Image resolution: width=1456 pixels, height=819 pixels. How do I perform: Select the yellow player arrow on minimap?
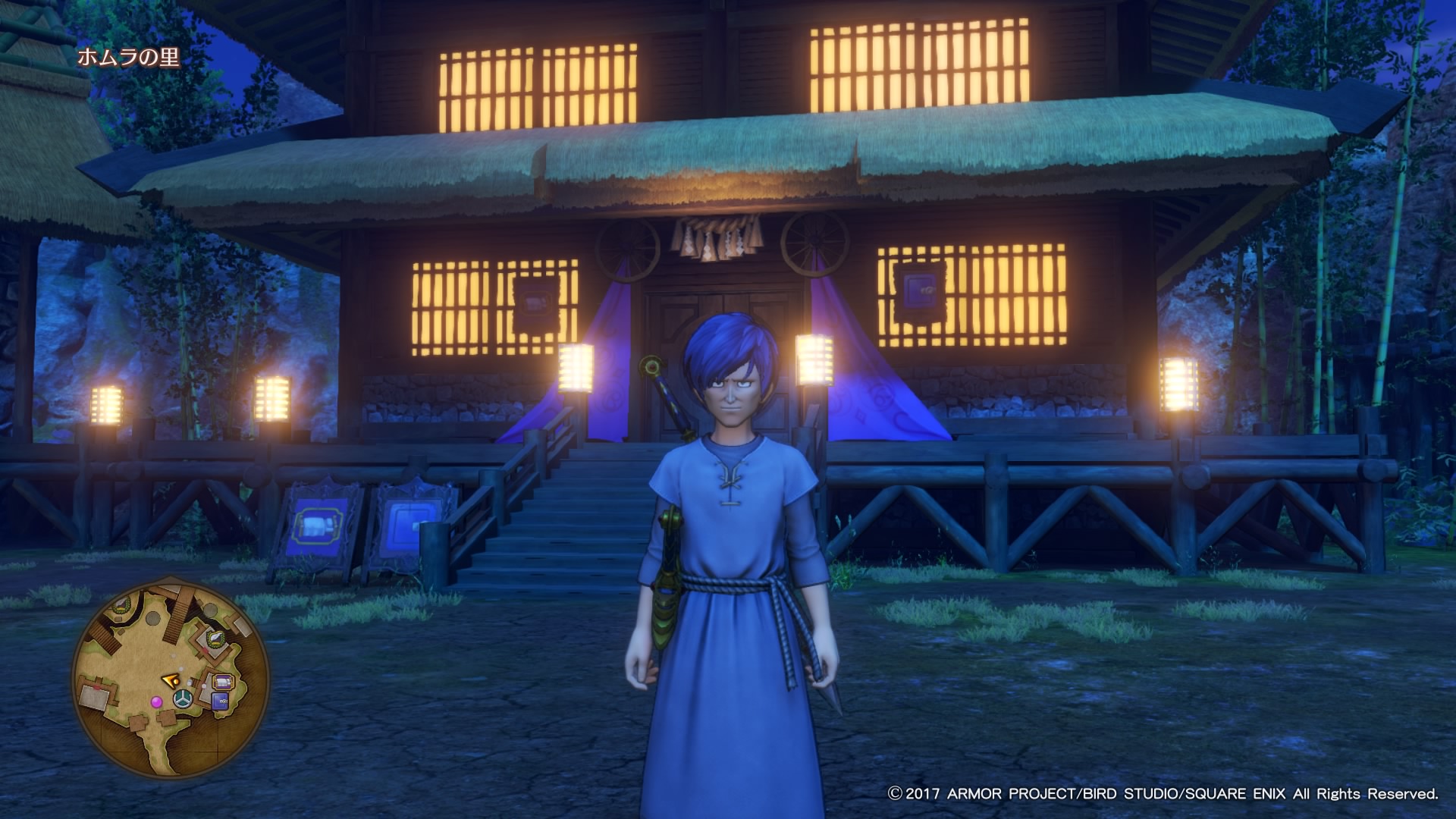click(170, 681)
